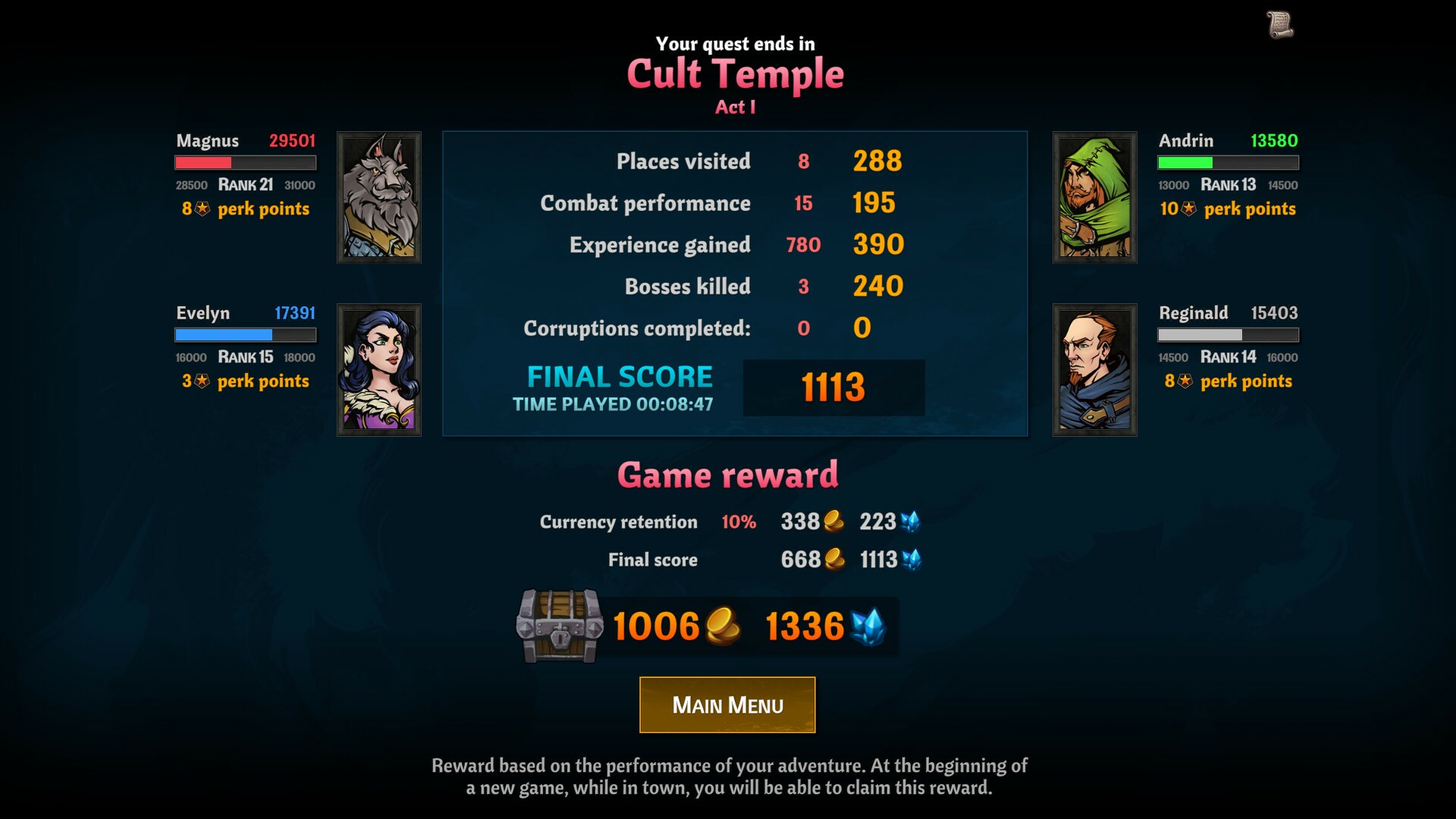The height and width of the screenshot is (819, 1456).
Task: Click the perk point star beside Andrin
Action: (1187, 209)
